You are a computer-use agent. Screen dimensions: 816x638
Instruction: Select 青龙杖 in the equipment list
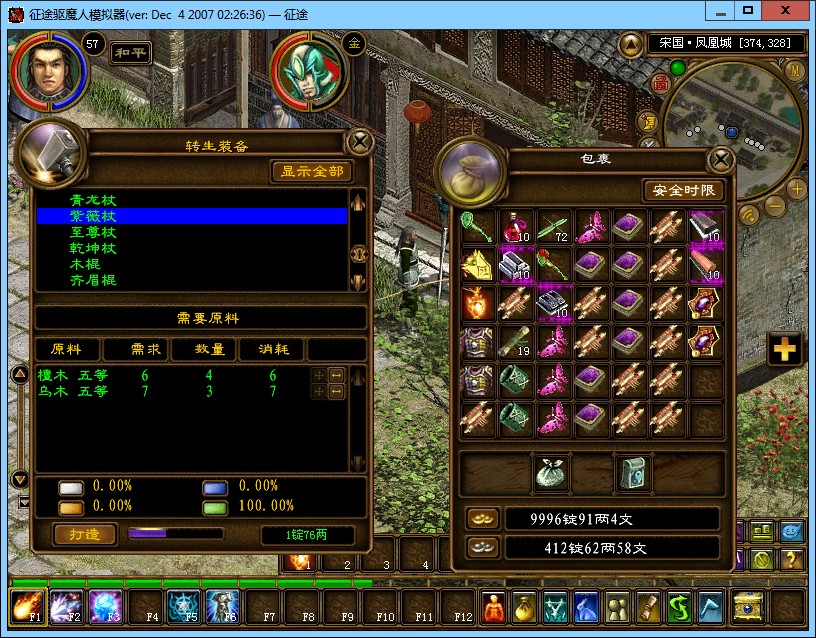point(93,200)
